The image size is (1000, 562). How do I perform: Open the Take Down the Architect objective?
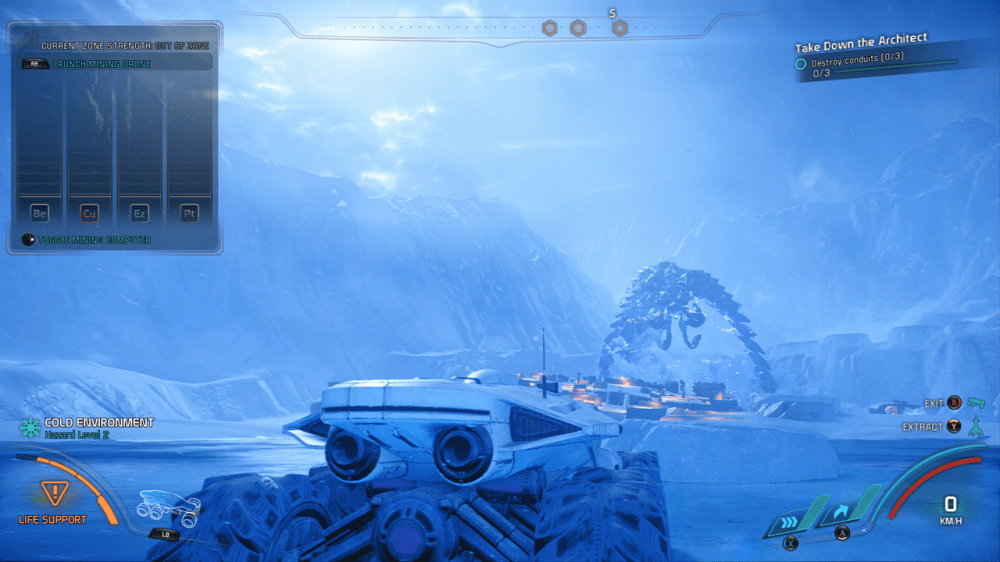[x=861, y=43]
